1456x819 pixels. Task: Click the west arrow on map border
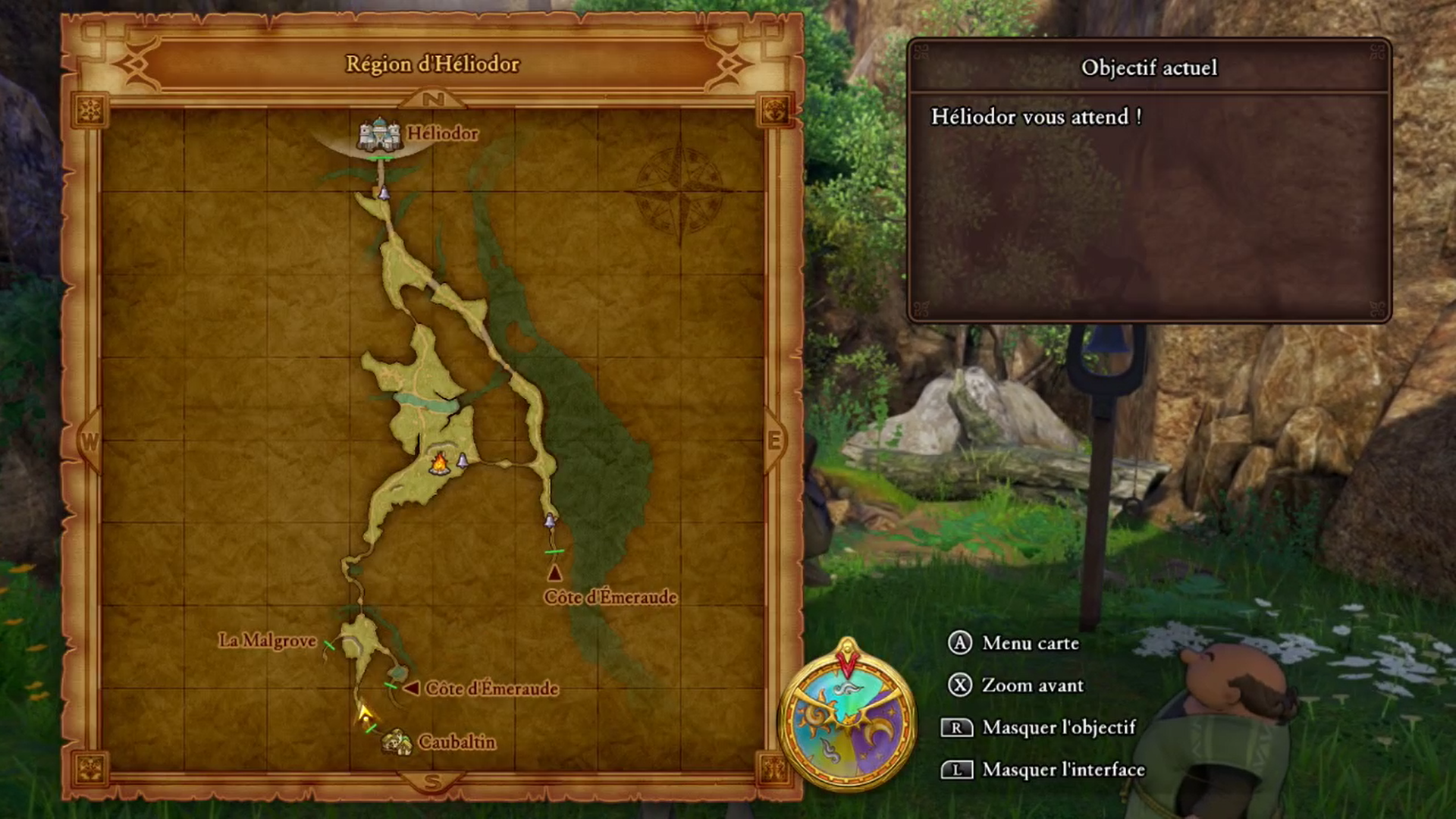(x=89, y=442)
